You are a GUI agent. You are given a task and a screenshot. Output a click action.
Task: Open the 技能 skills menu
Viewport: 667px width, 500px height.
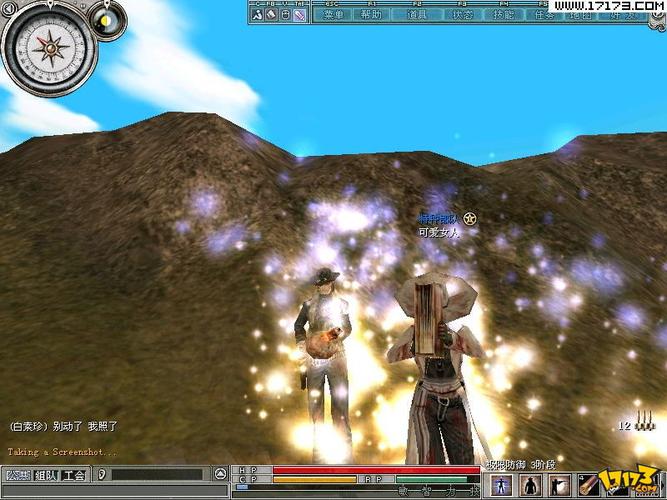click(505, 15)
